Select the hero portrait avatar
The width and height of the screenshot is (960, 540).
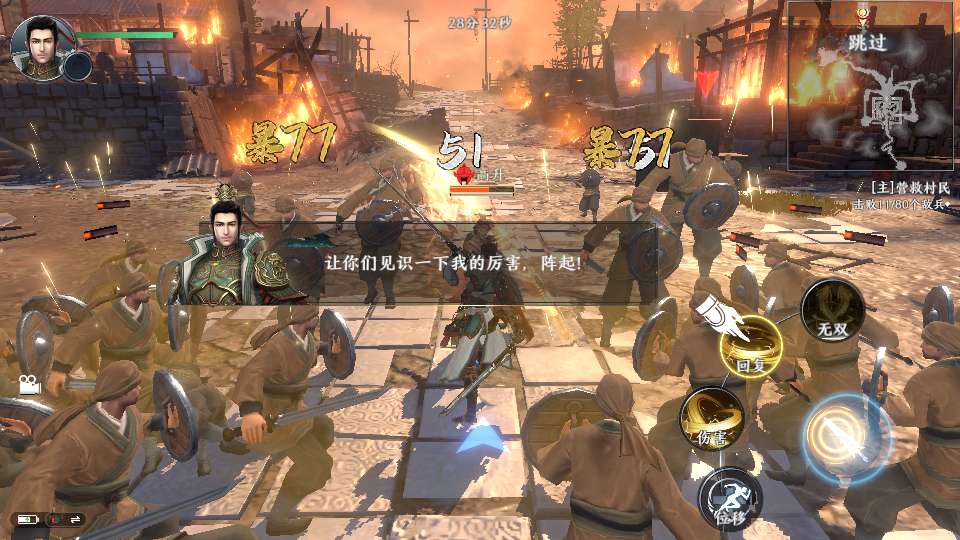point(40,45)
